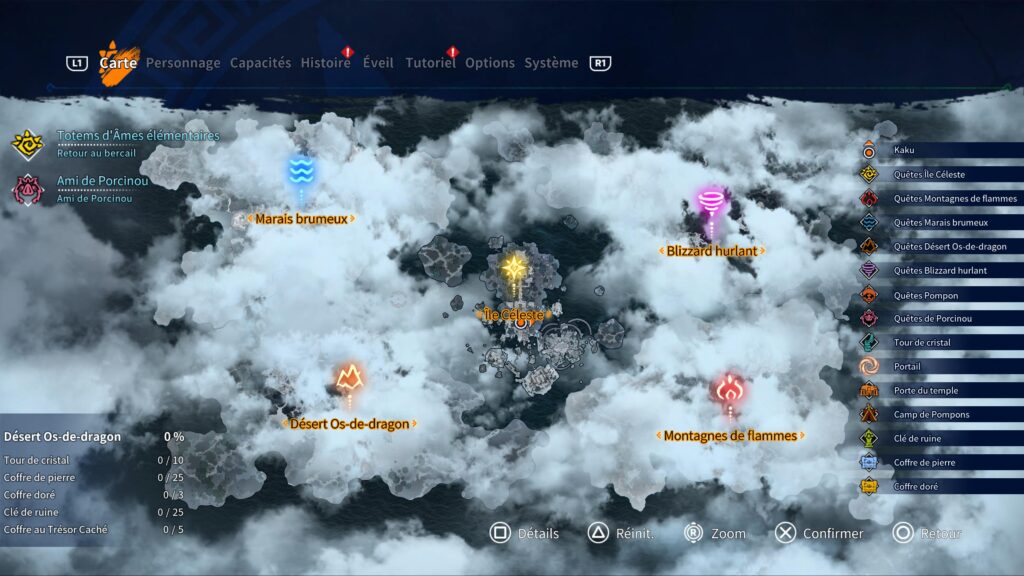Image resolution: width=1024 pixels, height=576 pixels.
Task: Toggle the Kaku legend entry
Action: coord(904,150)
